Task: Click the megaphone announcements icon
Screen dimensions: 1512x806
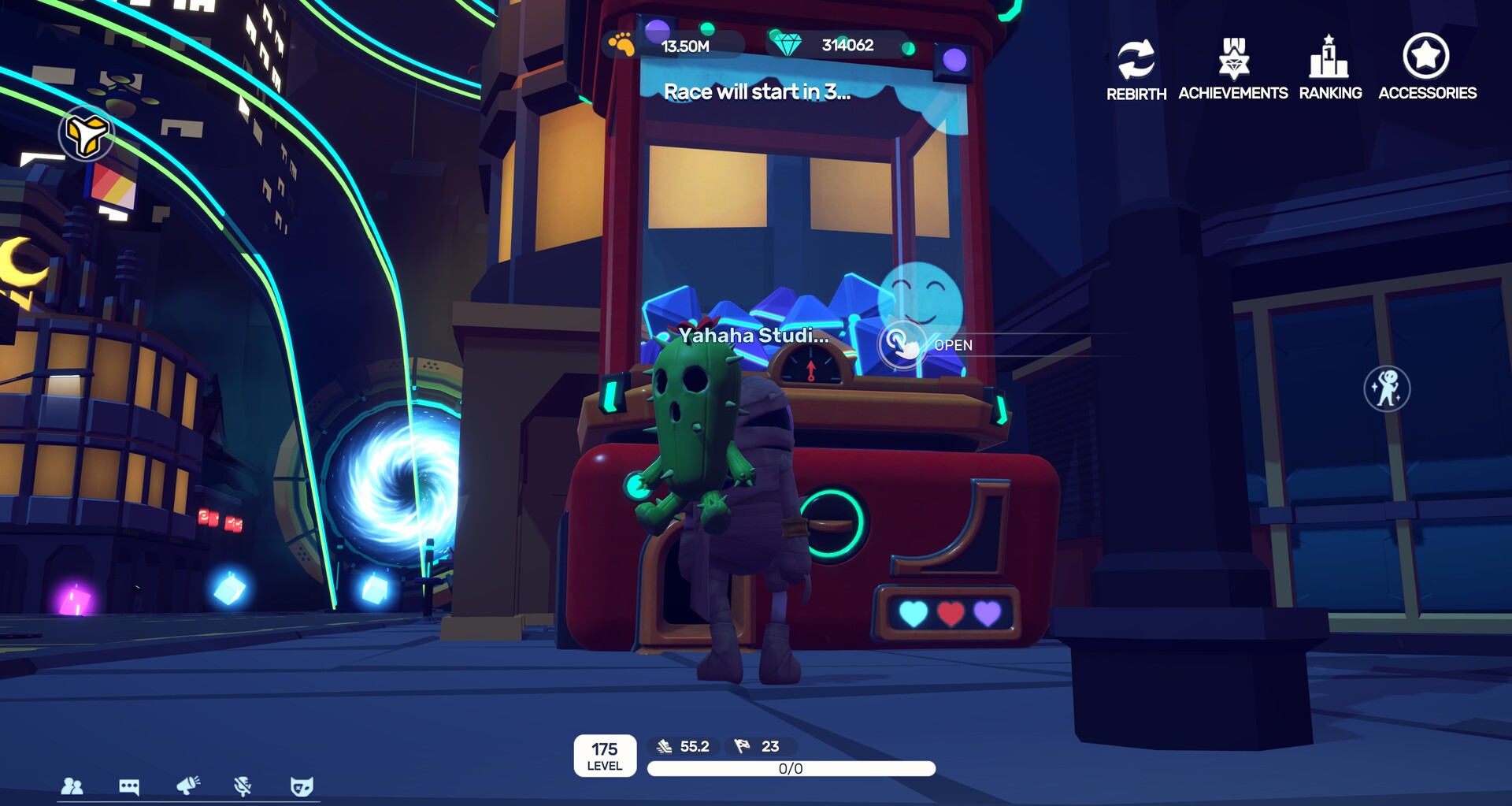Action: click(x=187, y=786)
